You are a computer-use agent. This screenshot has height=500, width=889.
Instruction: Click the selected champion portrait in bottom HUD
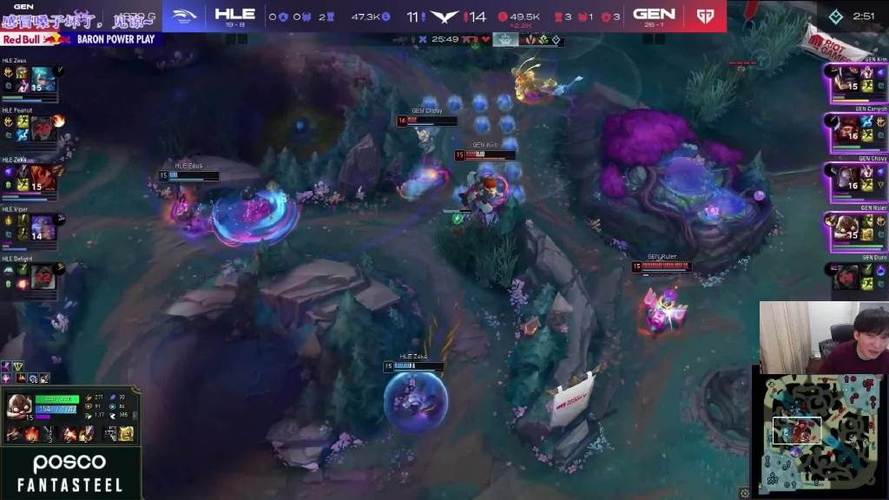click(19, 405)
